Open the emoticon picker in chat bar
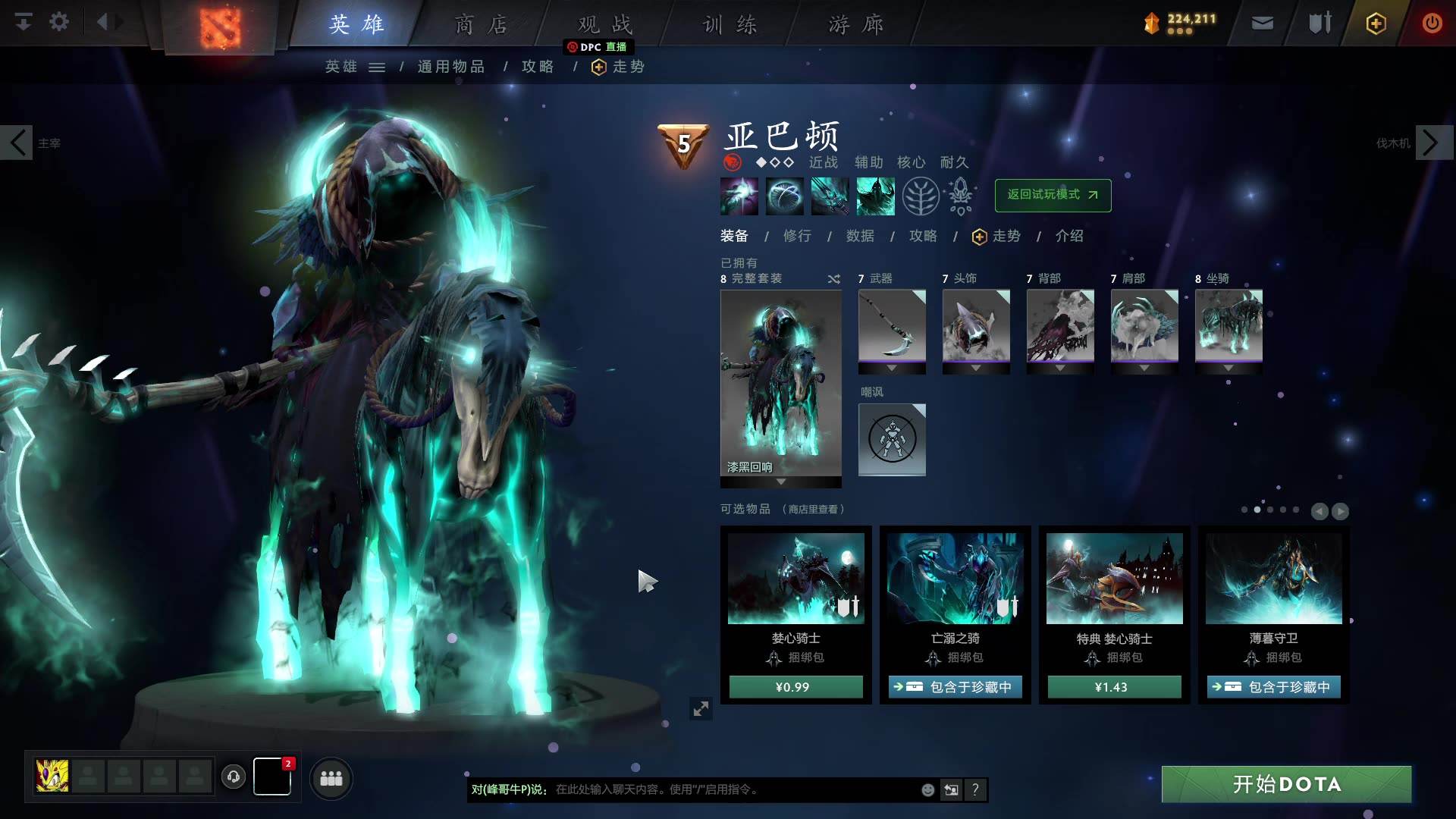 pos(927,789)
